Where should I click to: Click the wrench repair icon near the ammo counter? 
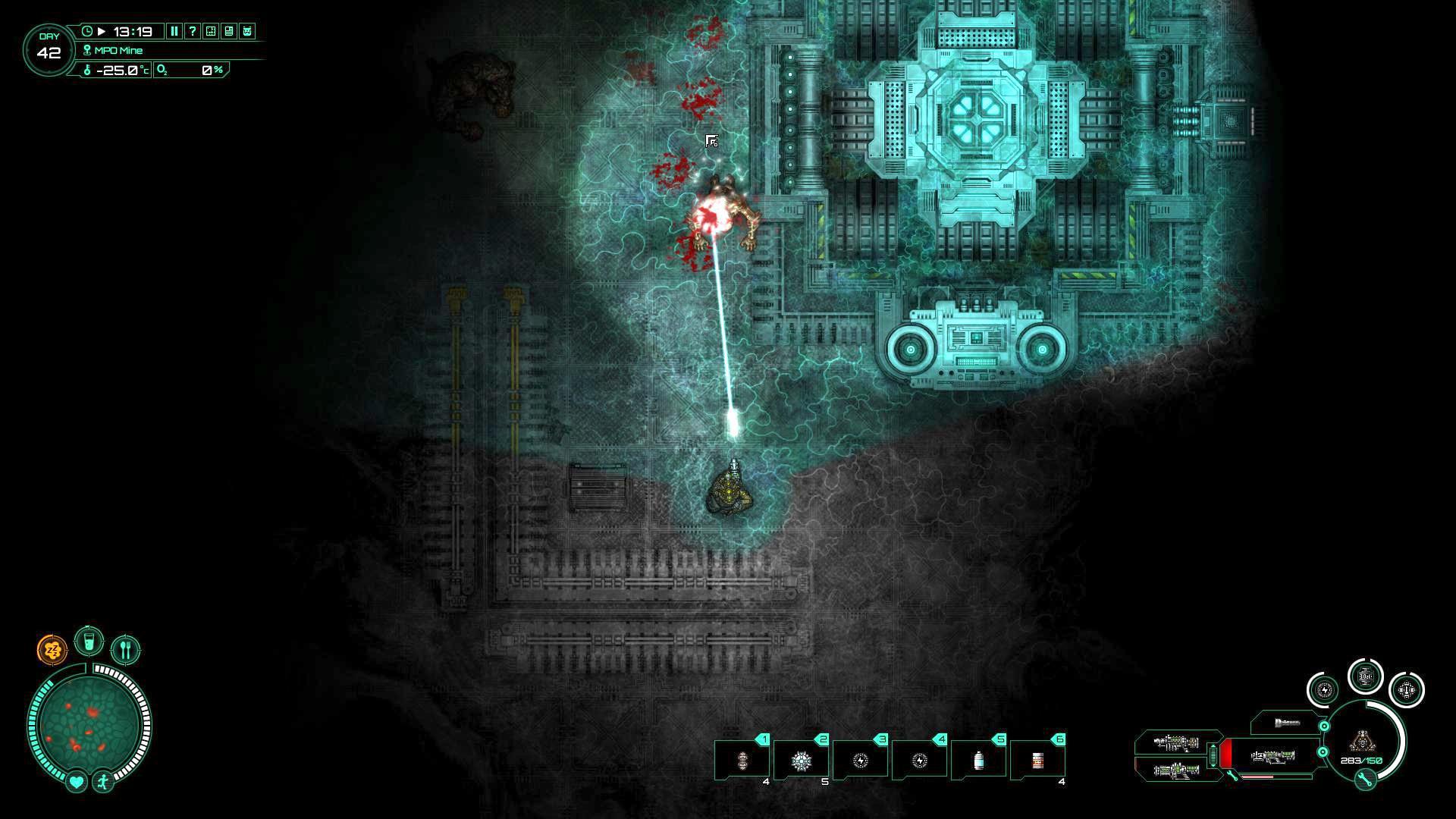pos(1366,779)
